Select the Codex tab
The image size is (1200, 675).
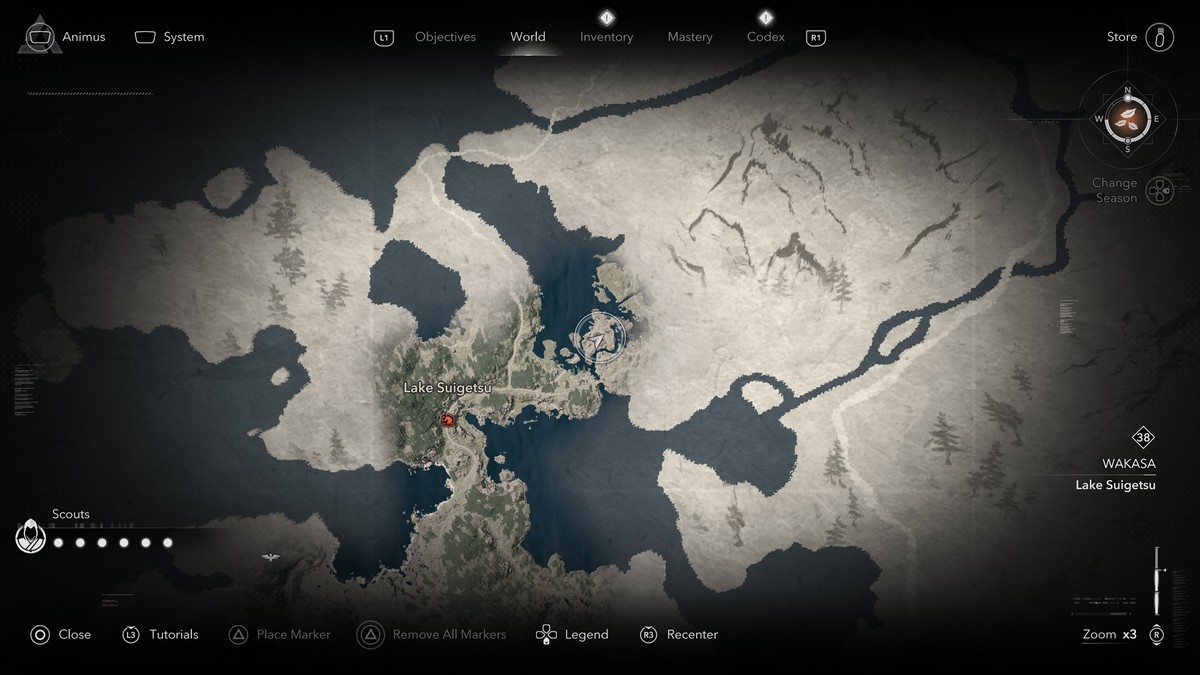[765, 37]
